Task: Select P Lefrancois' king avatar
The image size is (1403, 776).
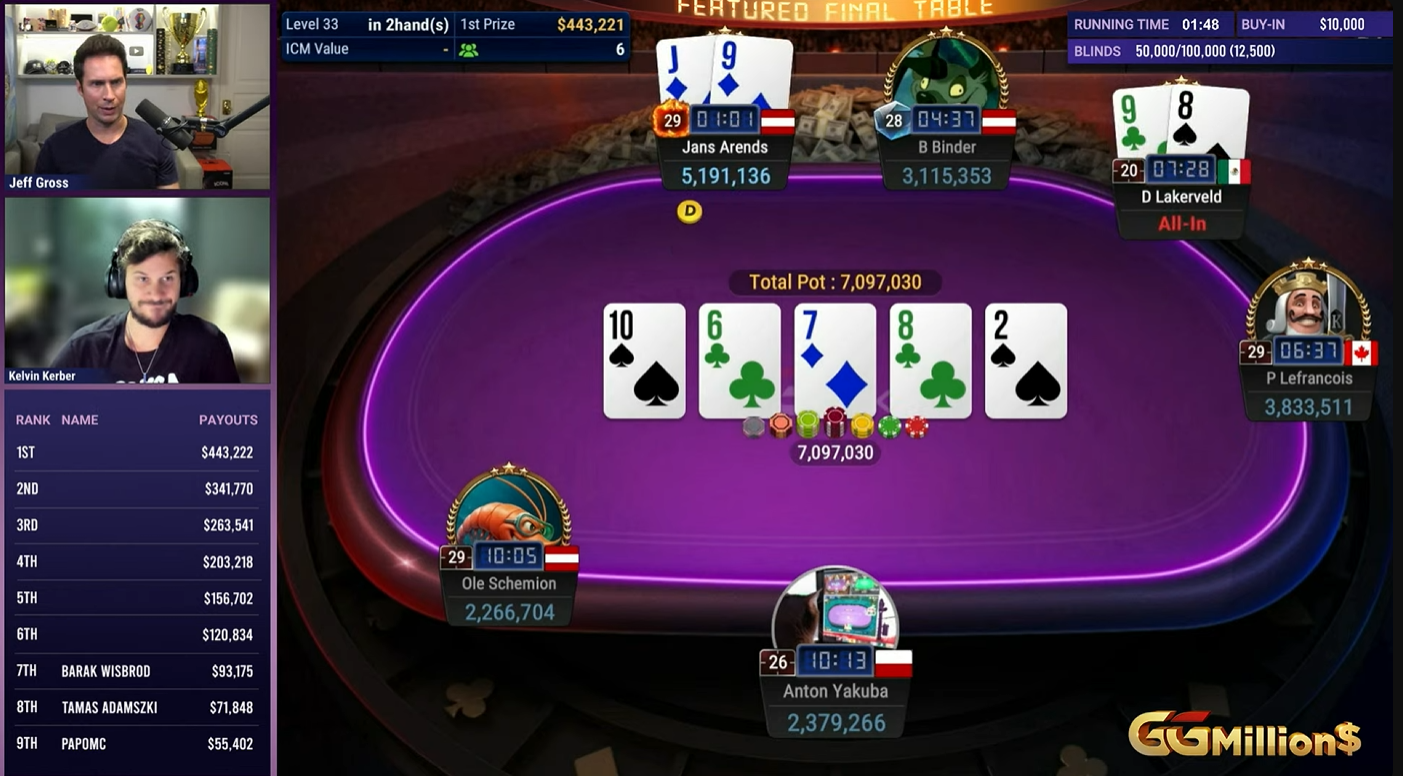Action: pos(1308,303)
